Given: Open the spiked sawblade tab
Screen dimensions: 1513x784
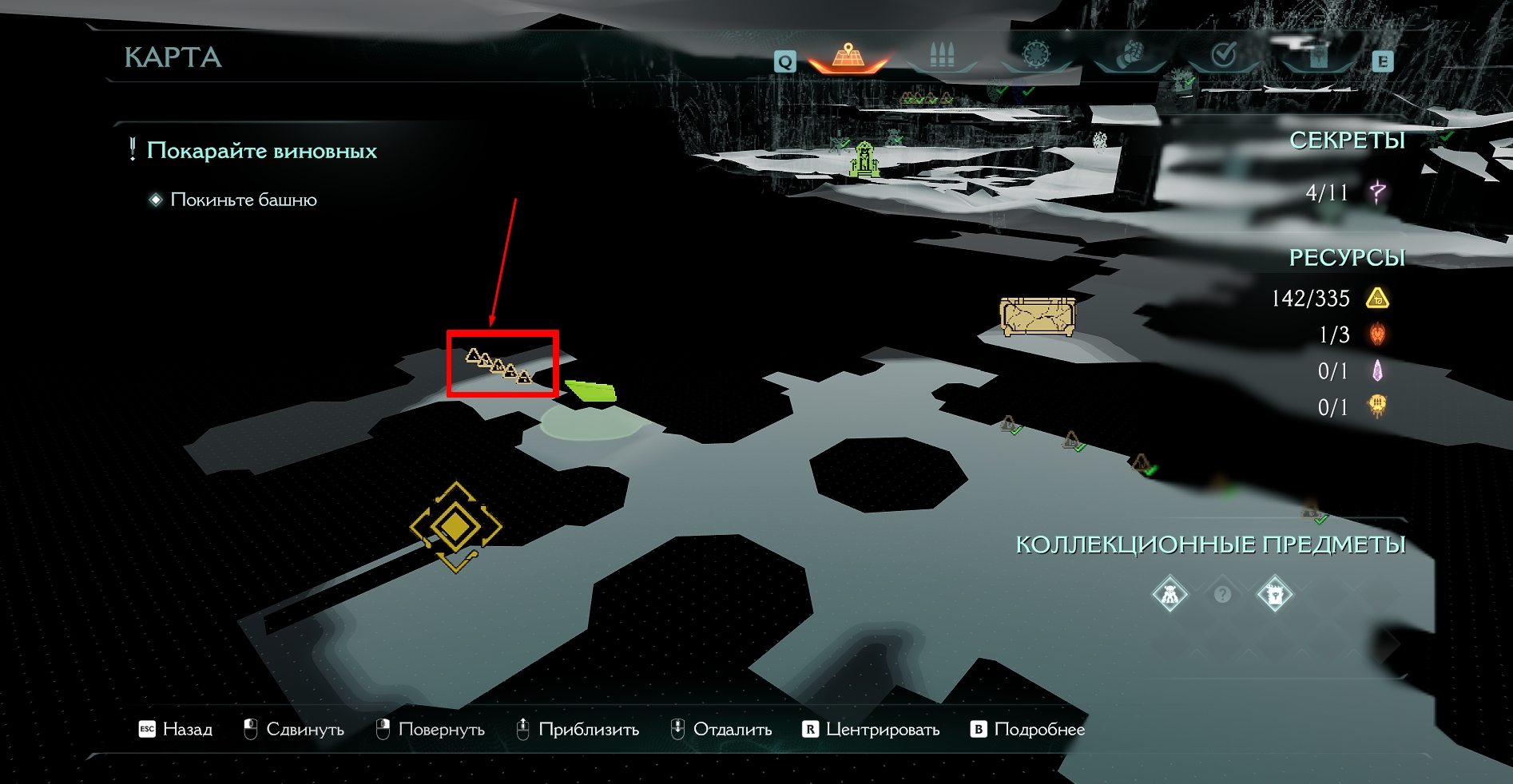Looking at the screenshot, I should tap(1035, 56).
